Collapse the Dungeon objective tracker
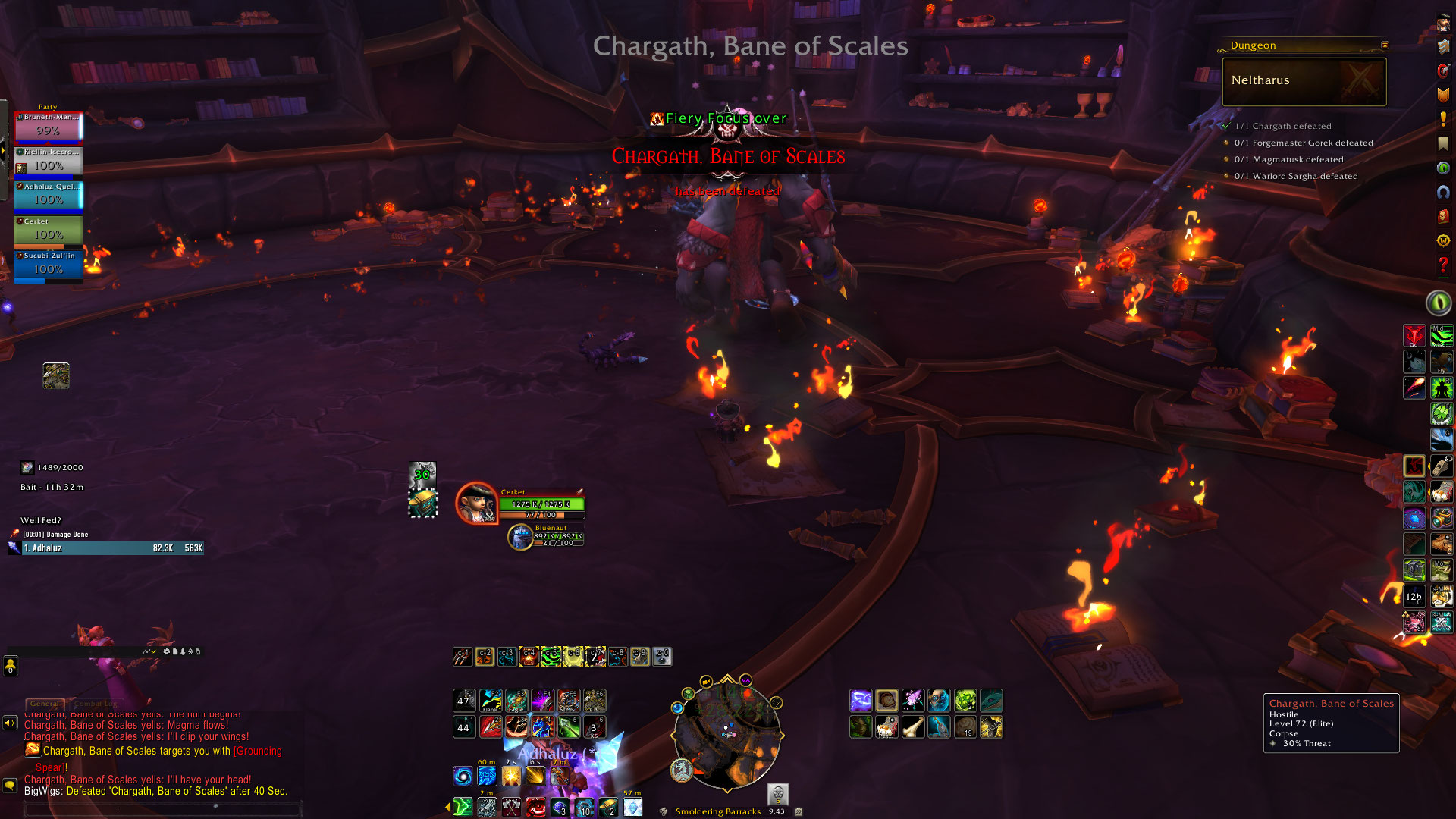The width and height of the screenshot is (1456, 819). pos(1385,45)
